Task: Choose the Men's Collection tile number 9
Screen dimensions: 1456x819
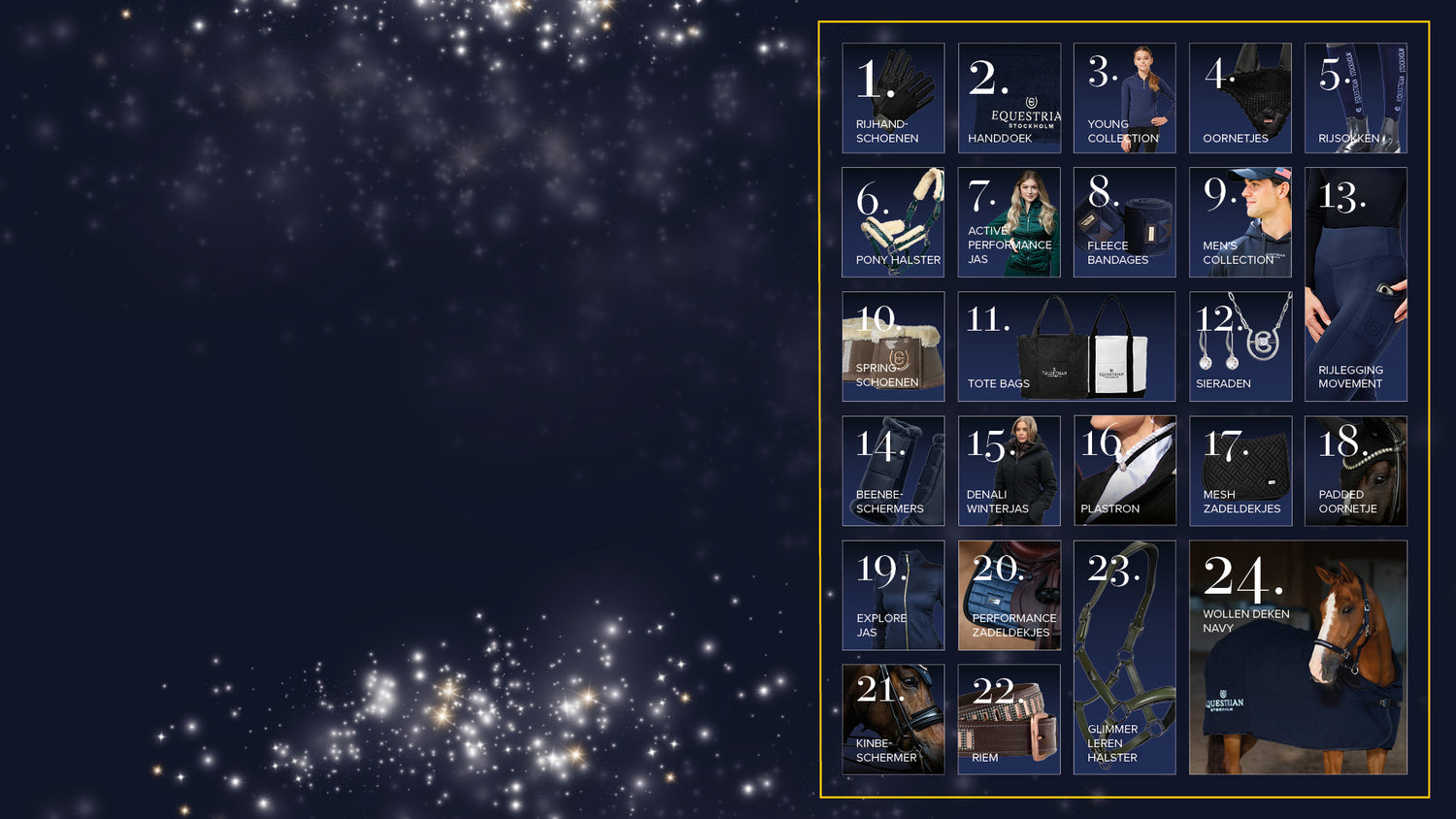Action: 1240,222
